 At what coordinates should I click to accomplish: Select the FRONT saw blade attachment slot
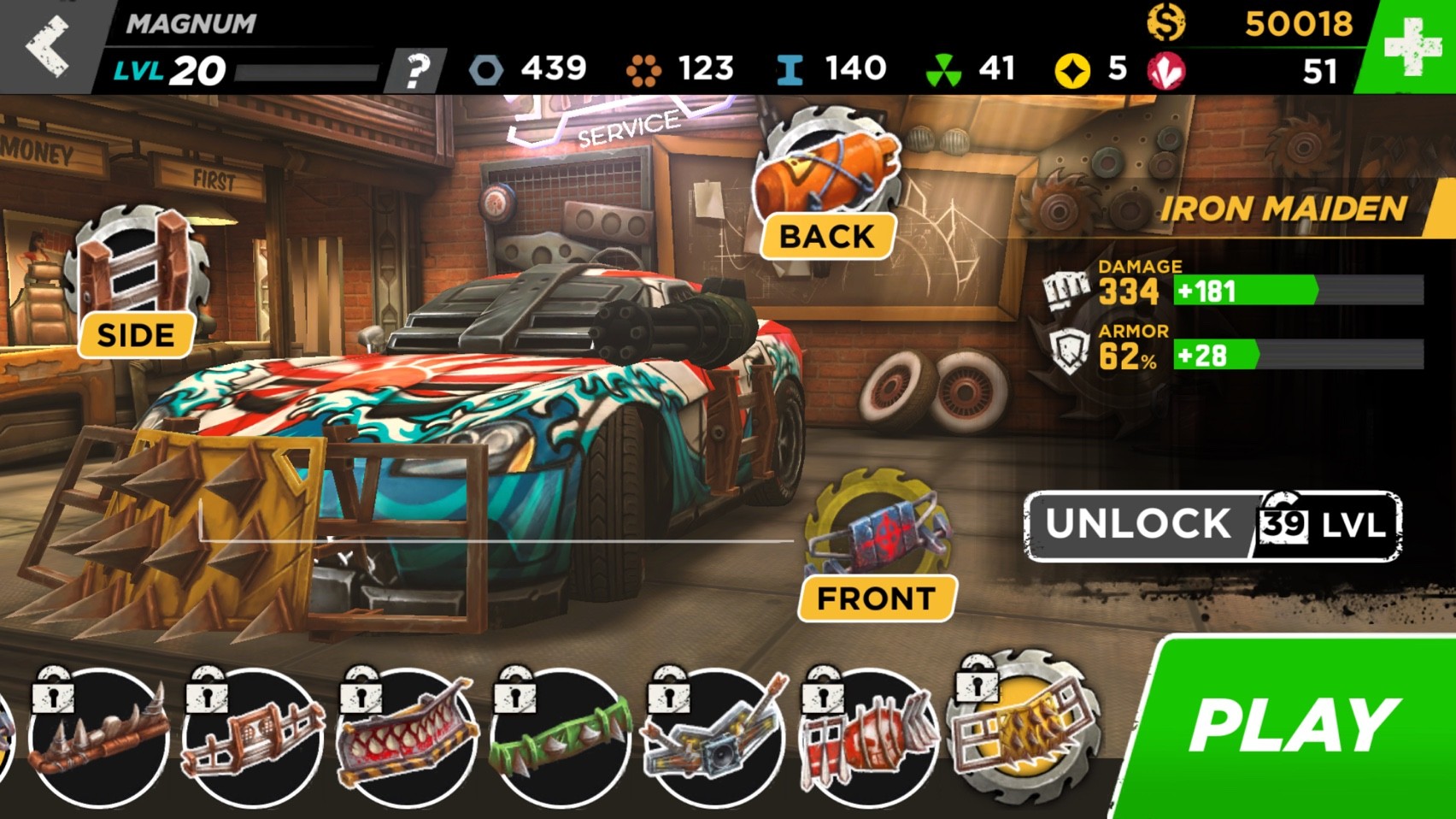[878, 530]
